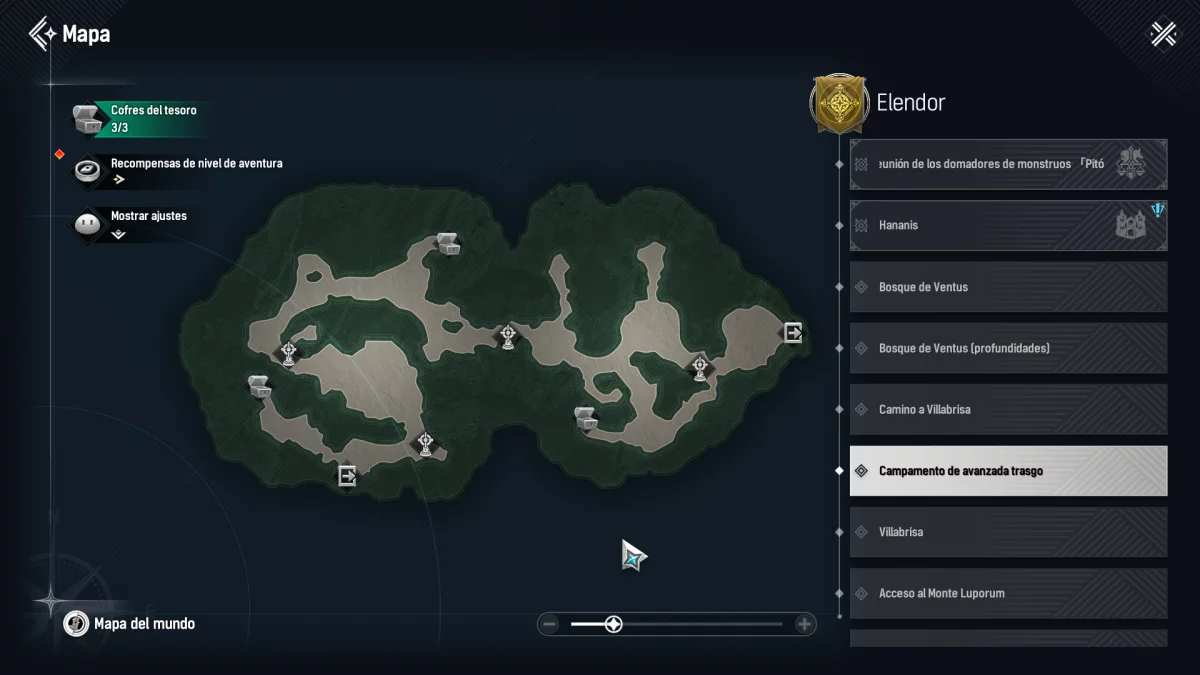Viewport: 1200px width, 675px height.
Task: Click the east exit marker on map
Action: pos(792,332)
